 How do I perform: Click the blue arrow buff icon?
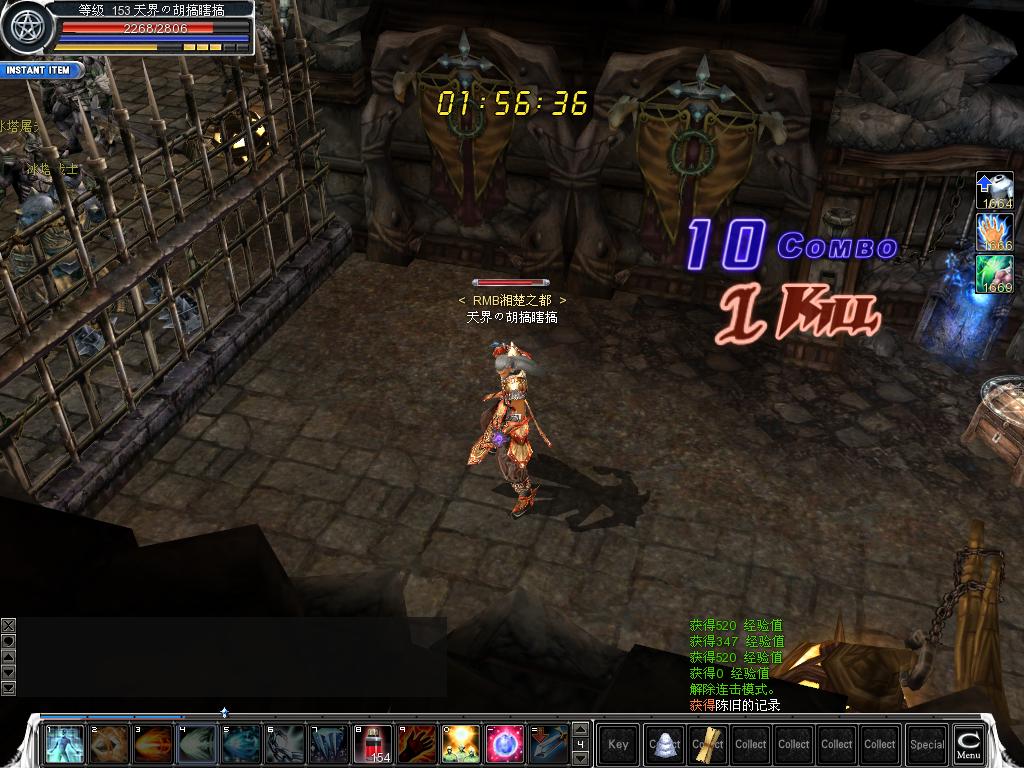click(995, 189)
